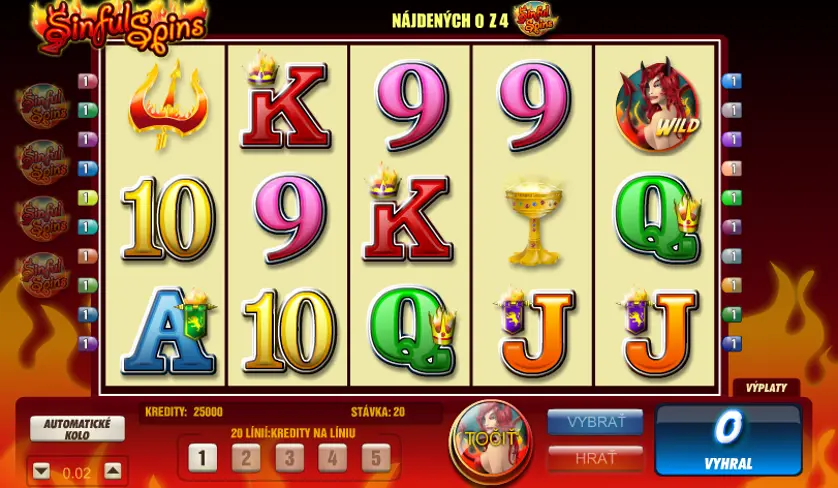
Task: Set credits per line to 2
Action: point(246,458)
